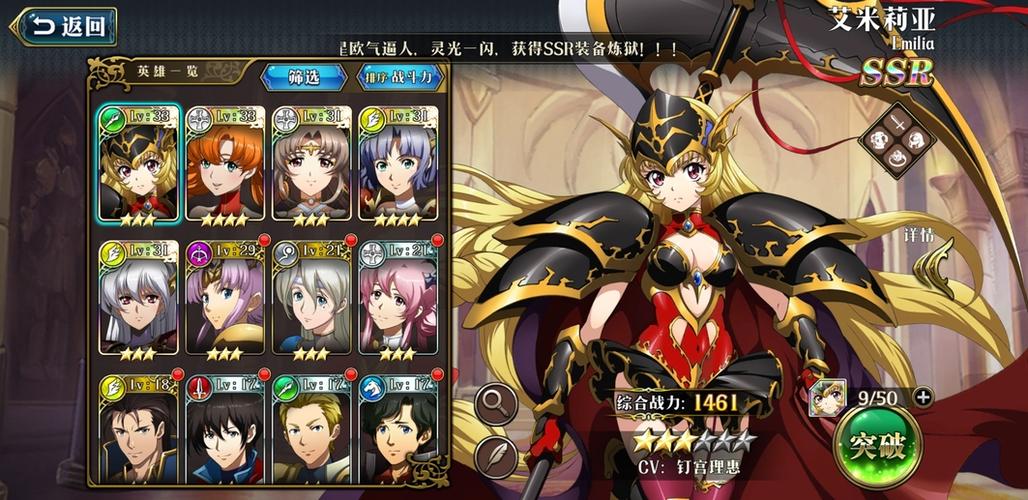Screen dimensions: 1028x500
Task: Open the diamond equipment slots panel
Action: click(x=895, y=141)
